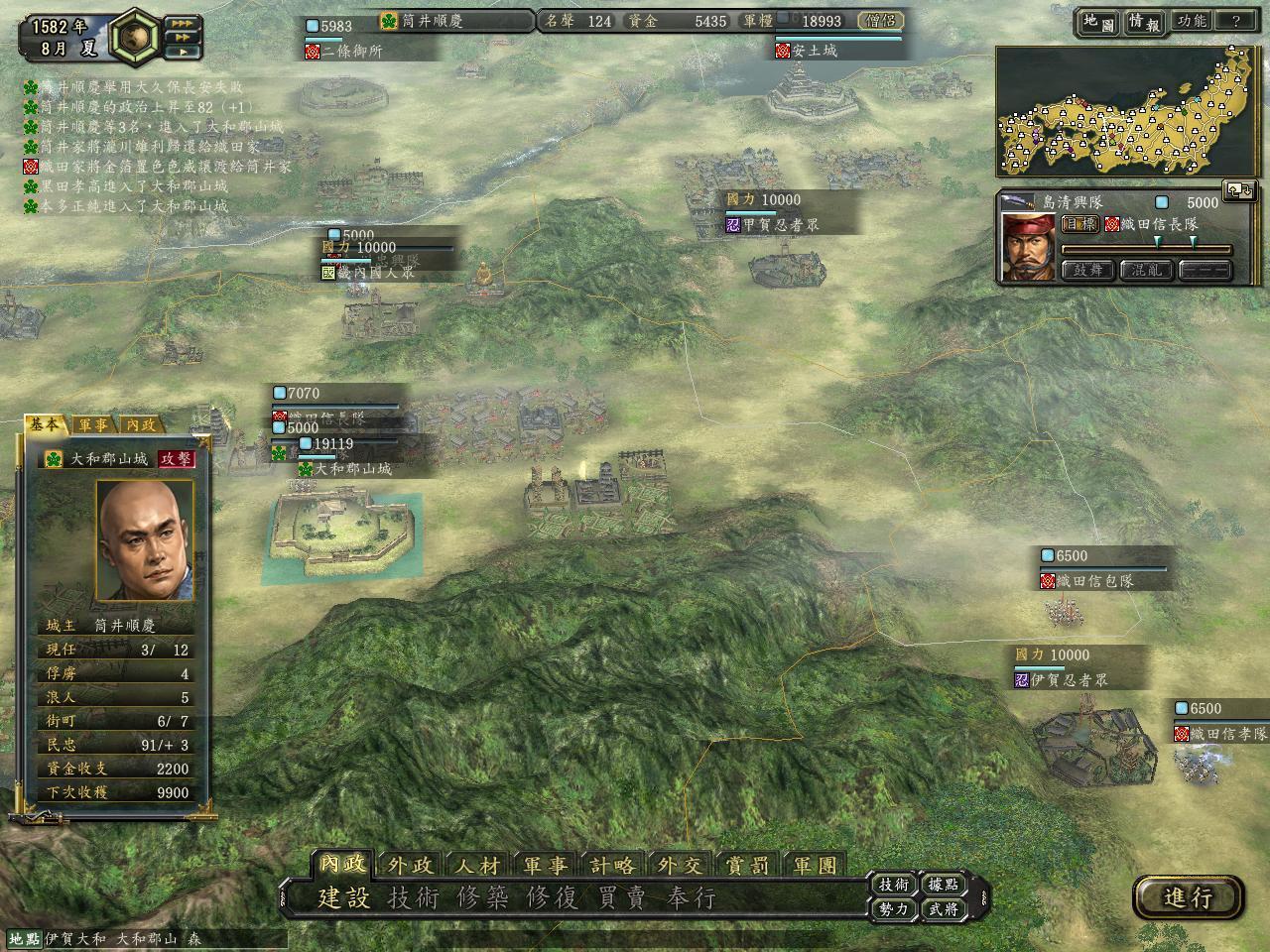The height and width of the screenshot is (952, 1270).
Task: Show the 武將 officers list
Action: click(943, 908)
